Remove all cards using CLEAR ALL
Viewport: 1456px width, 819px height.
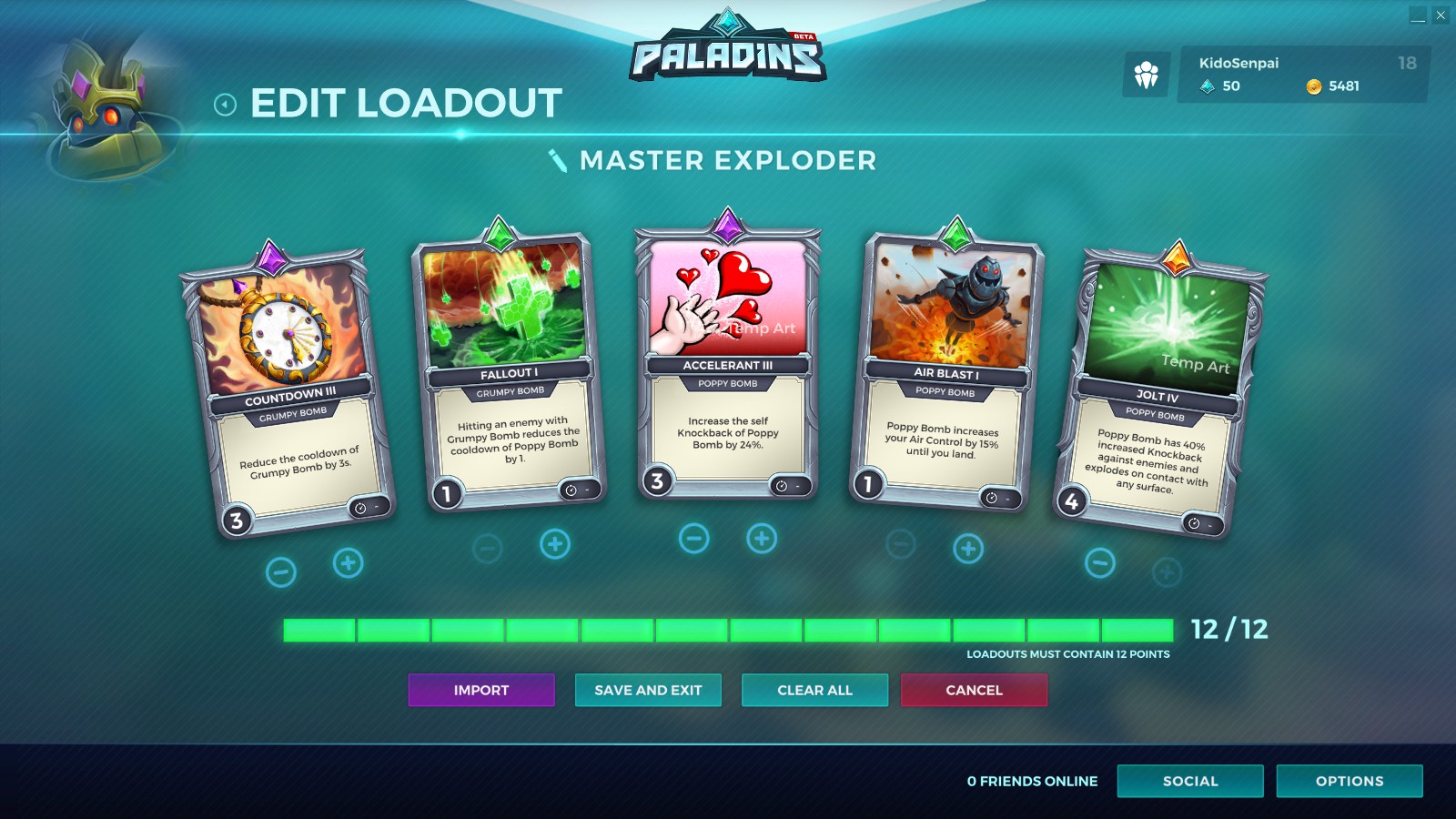pos(814,690)
